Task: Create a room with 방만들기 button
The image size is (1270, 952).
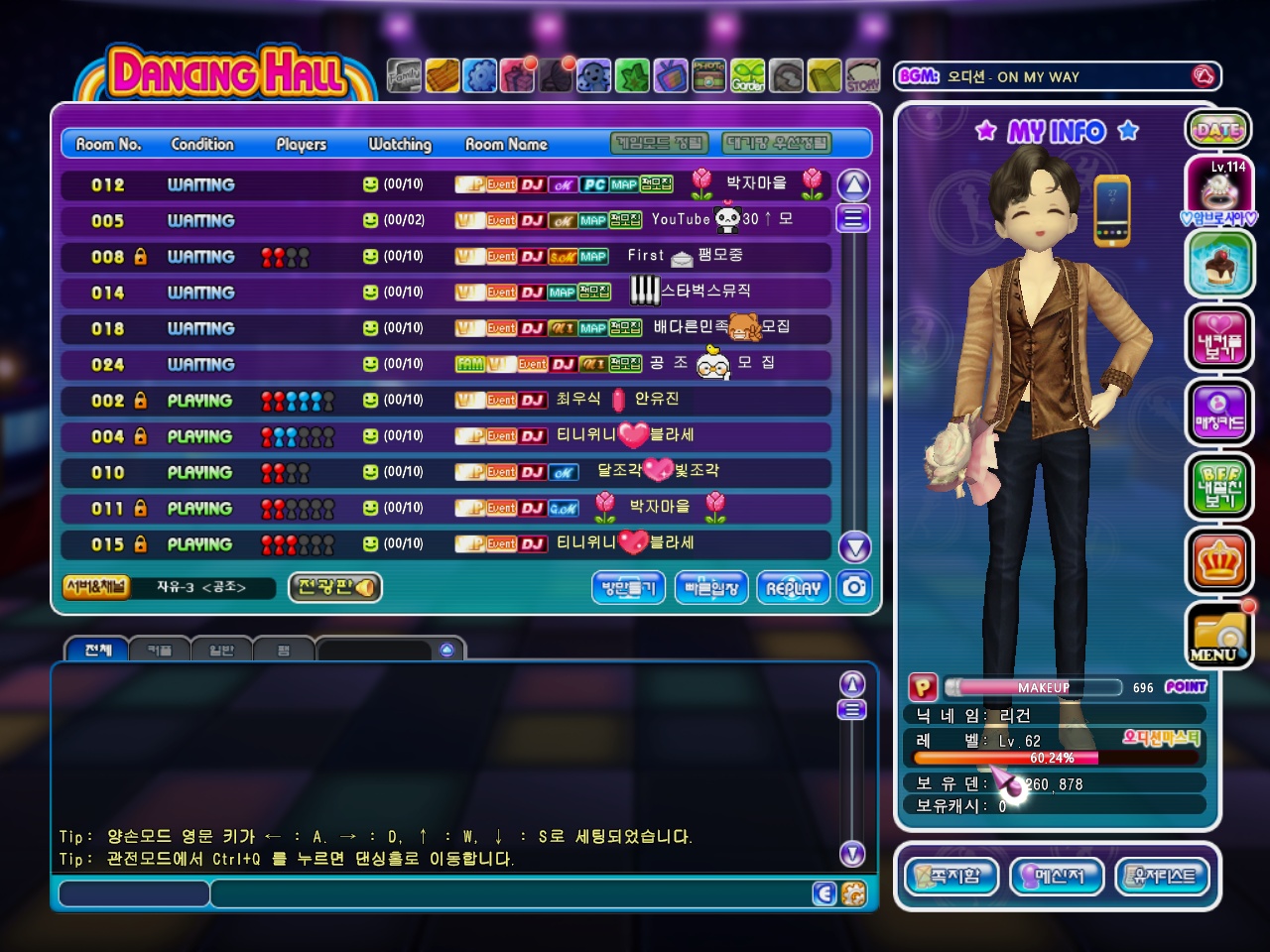Action: 629,588
